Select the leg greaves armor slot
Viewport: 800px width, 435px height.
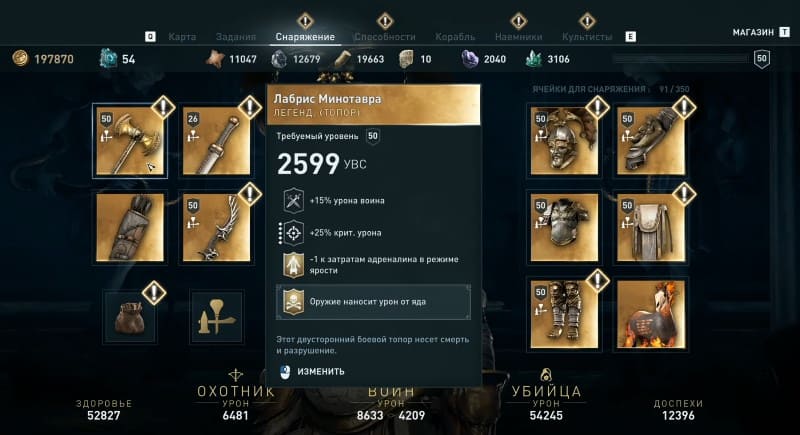[x=563, y=313]
